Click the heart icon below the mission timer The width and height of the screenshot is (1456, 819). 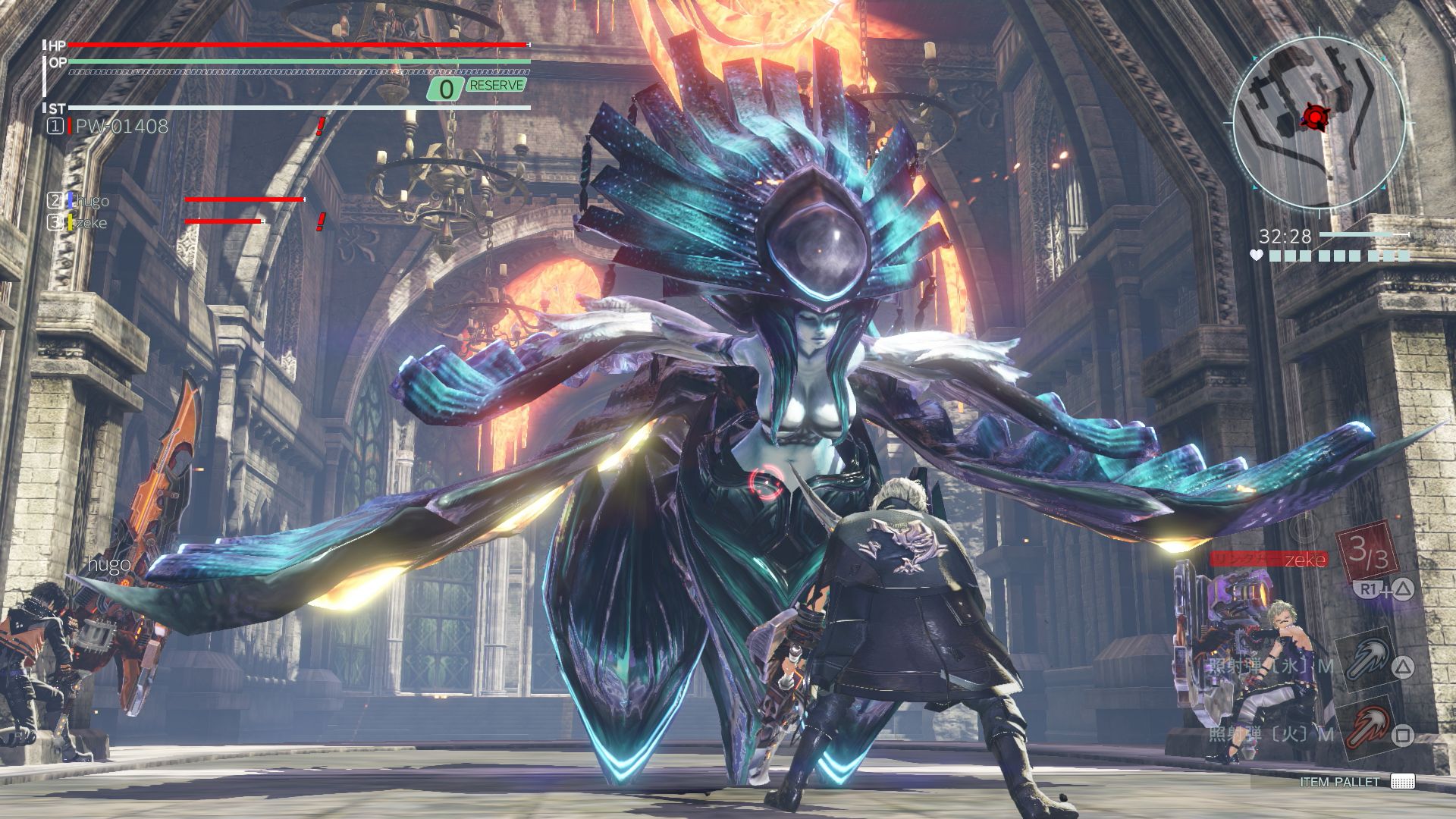click(x=1256, y=256)
